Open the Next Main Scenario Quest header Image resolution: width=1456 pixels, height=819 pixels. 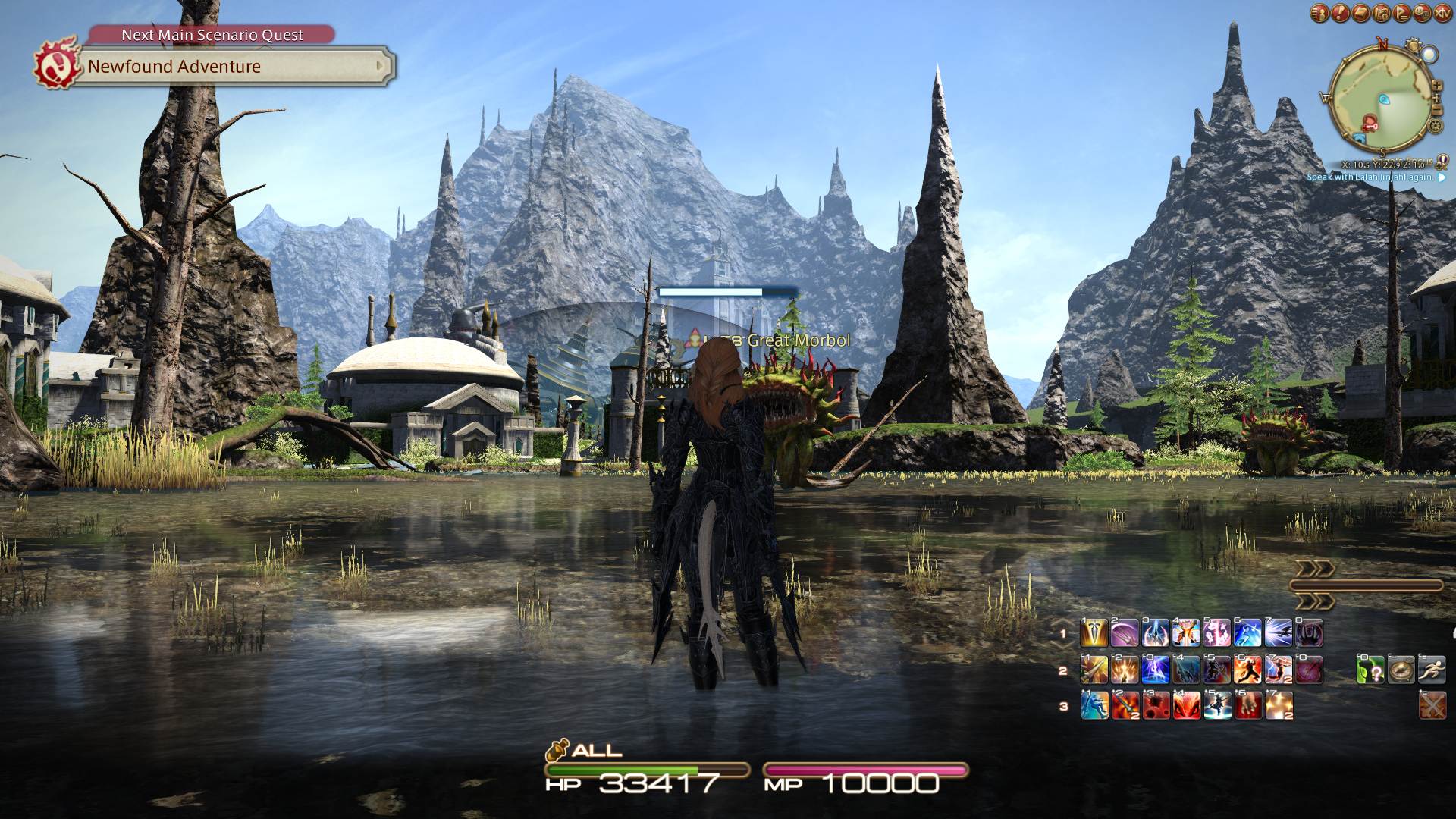click(211, 35)
